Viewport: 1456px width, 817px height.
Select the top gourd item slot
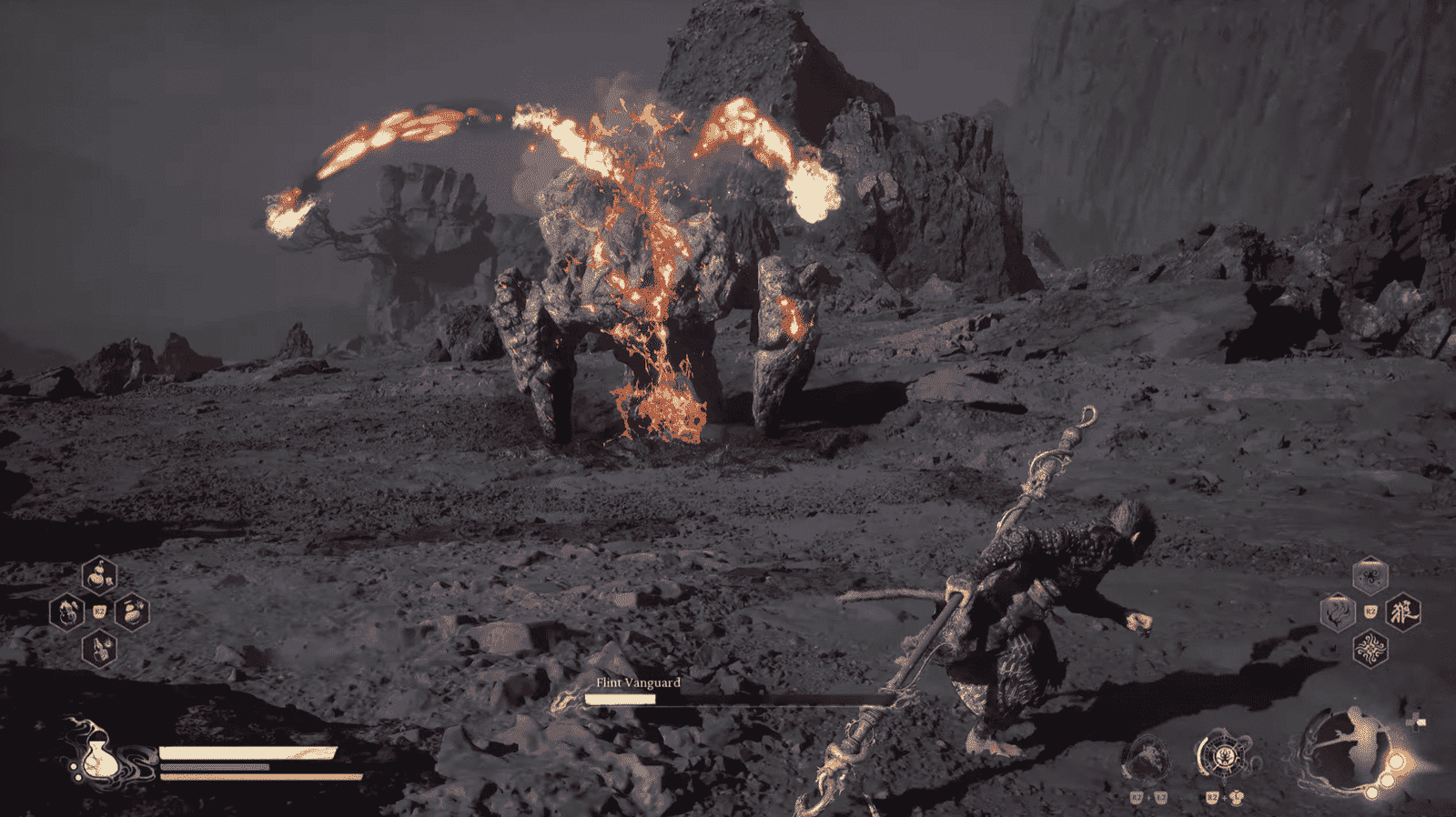(x=99, y=574)
